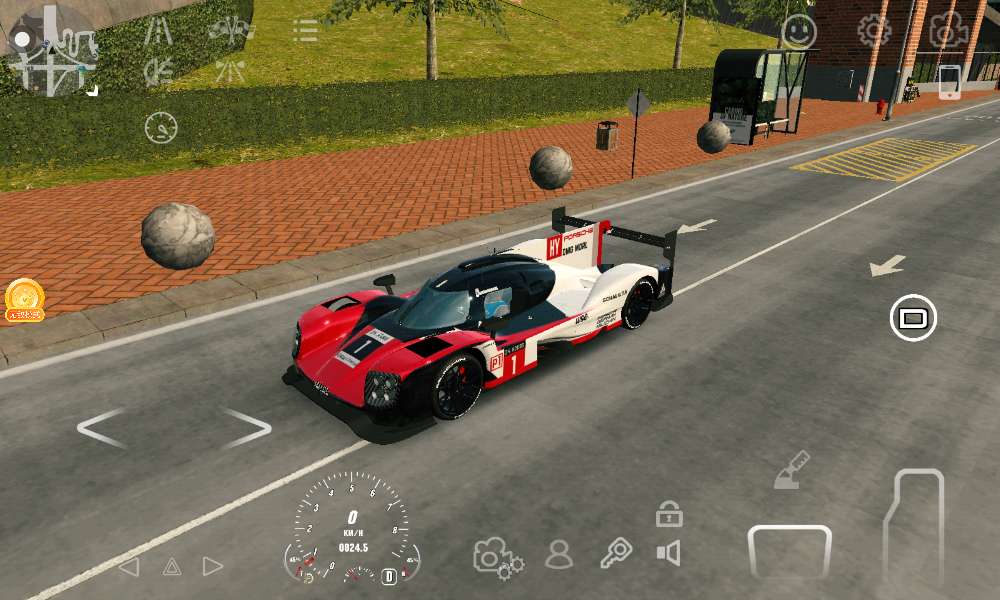Open the minimap
Viewport: 1000px width, 600px height.
pos(52,50)
